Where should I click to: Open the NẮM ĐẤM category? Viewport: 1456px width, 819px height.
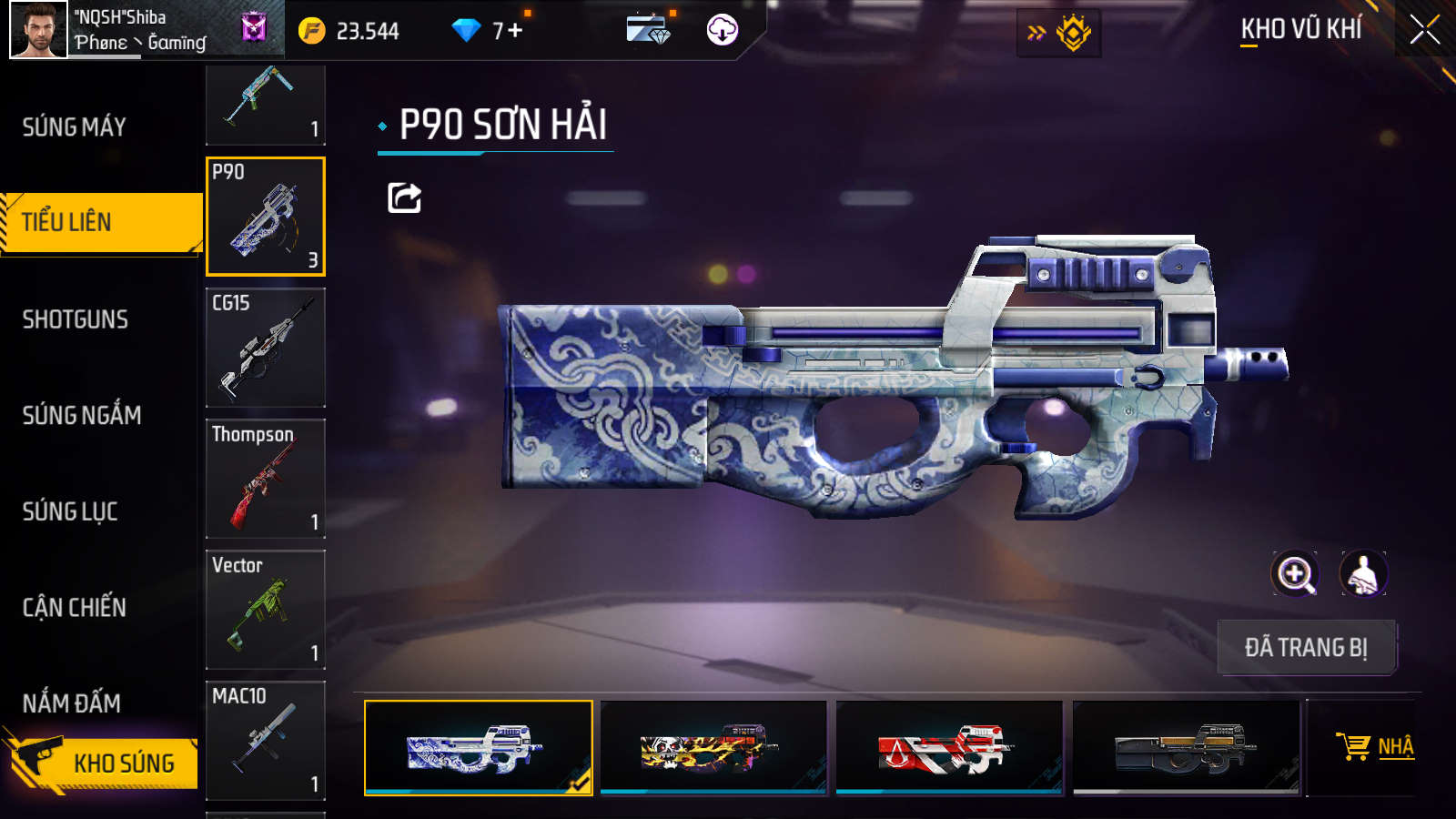tap(72, 703)
